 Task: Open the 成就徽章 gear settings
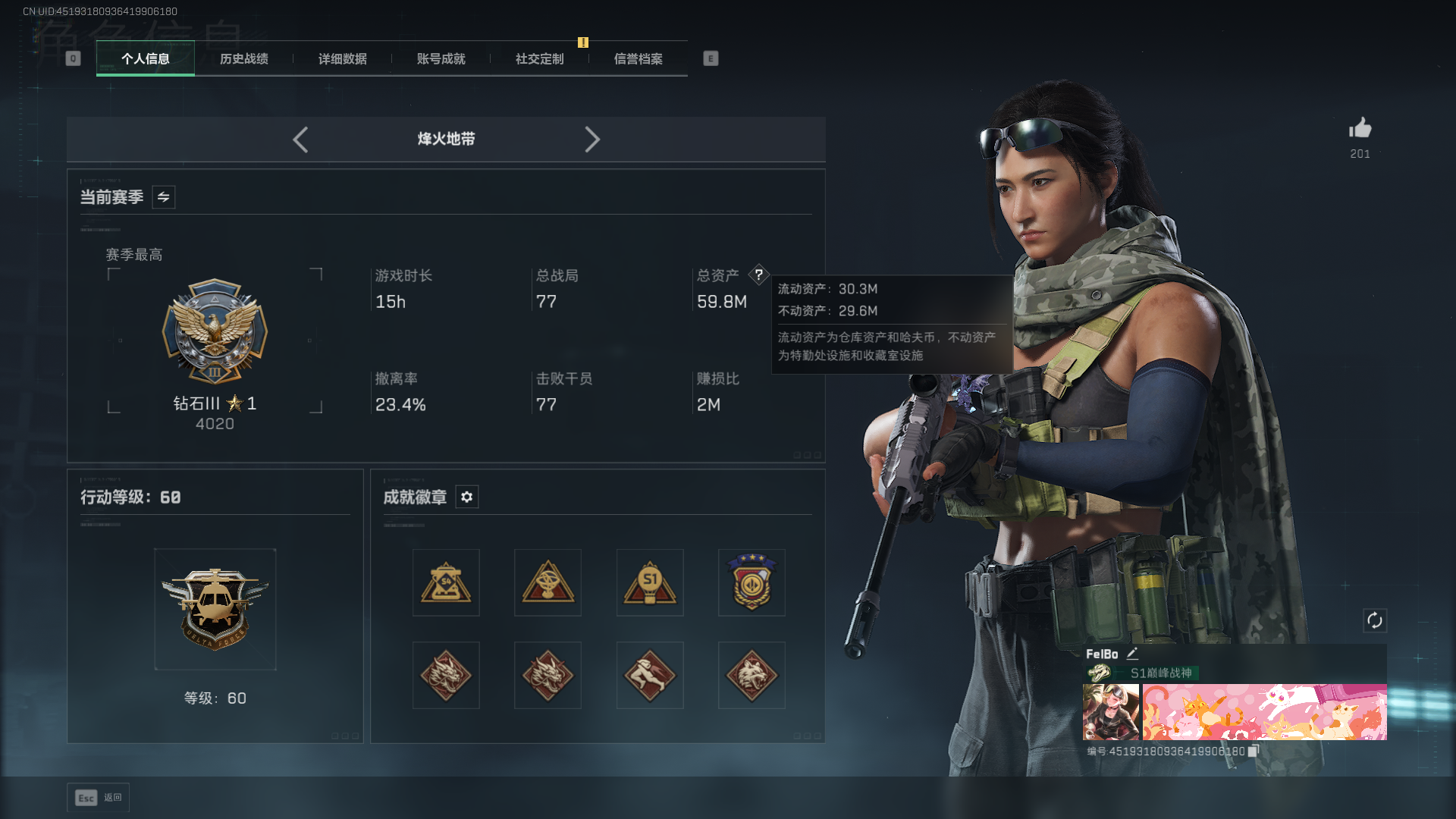(466, 497)
